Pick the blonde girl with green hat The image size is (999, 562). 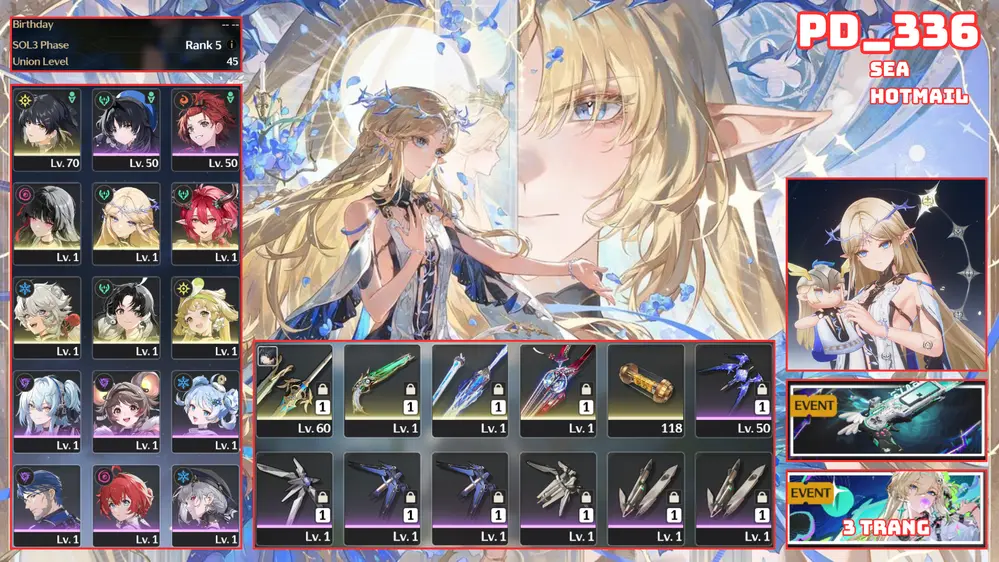pyautogui.click(x=205, y=317)
